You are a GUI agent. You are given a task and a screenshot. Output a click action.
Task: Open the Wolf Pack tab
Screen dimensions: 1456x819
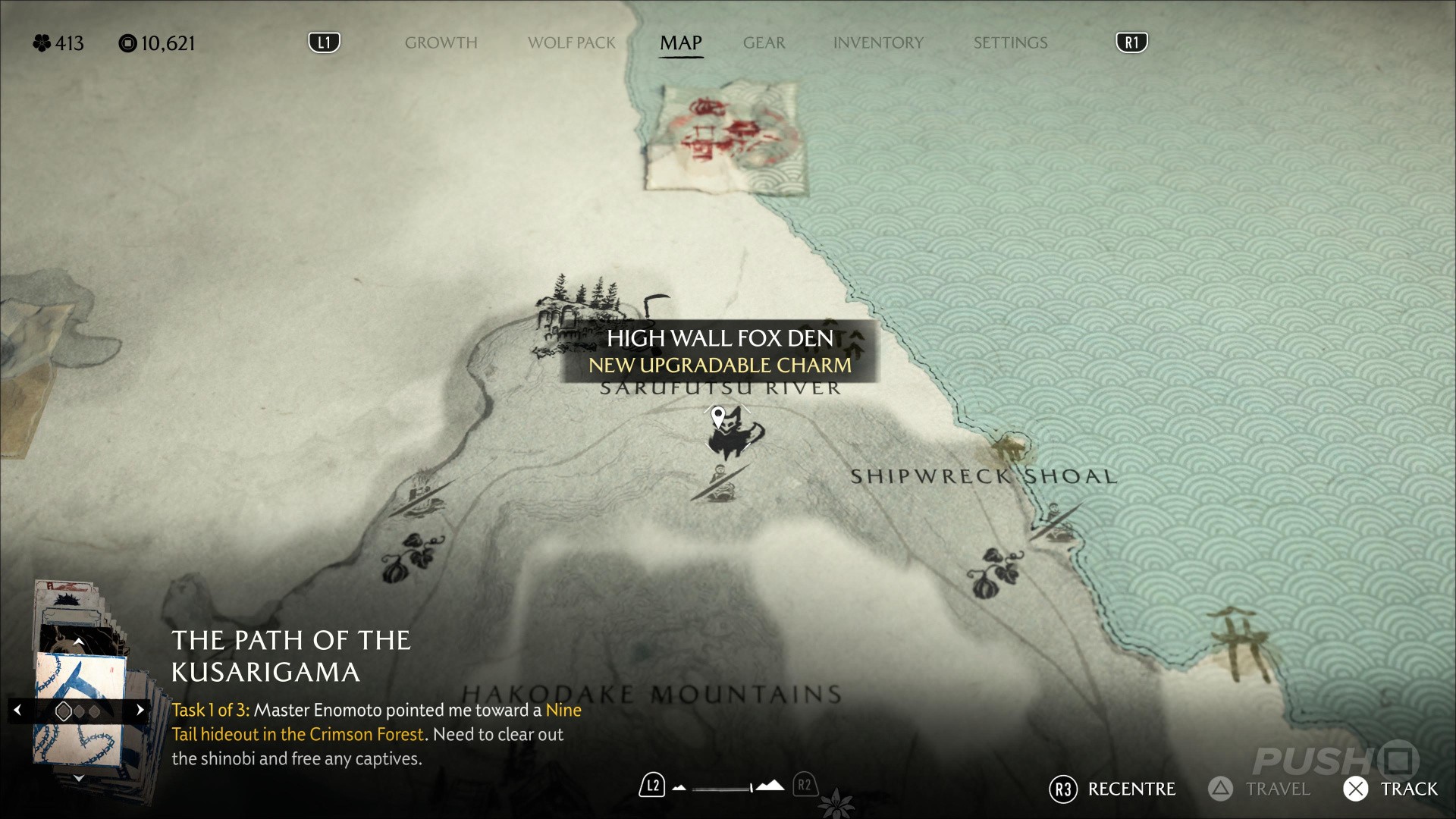coord(571,43)
